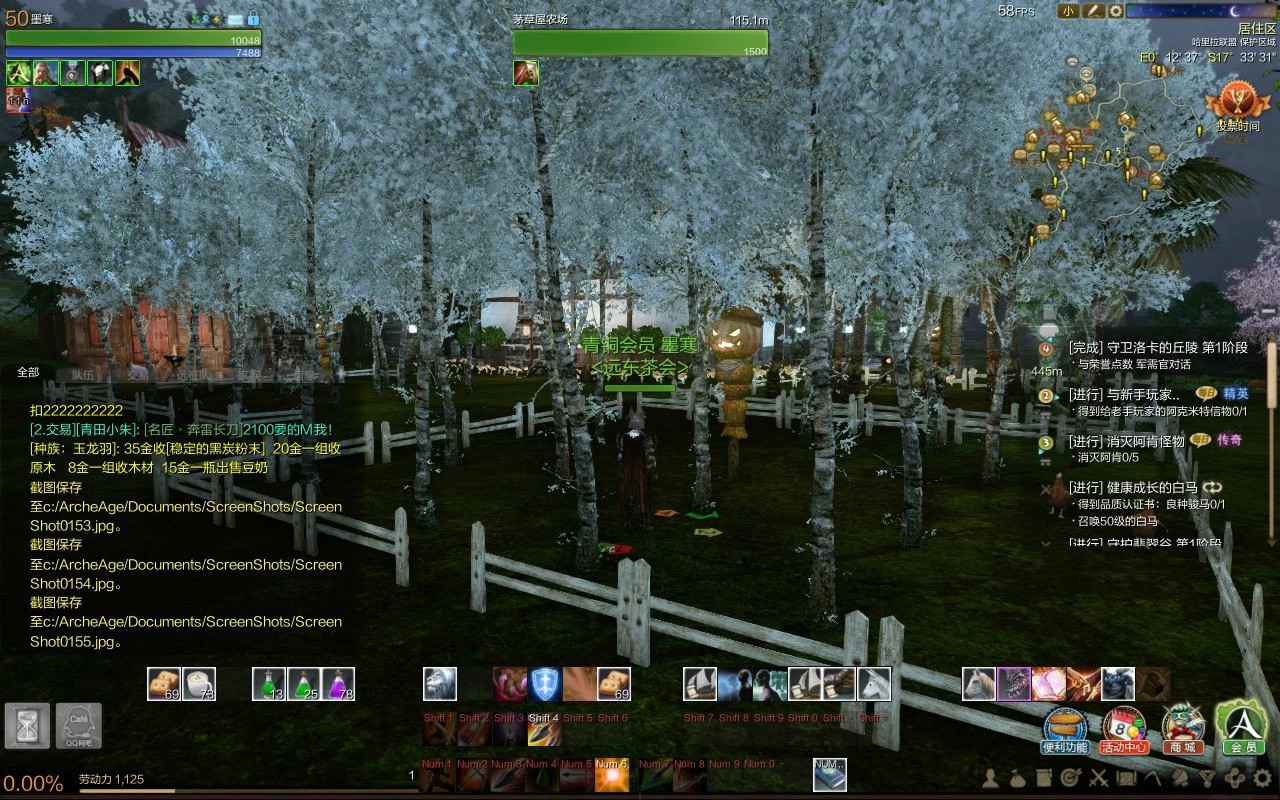Open the 便利功能 convenience features button

1065,730
